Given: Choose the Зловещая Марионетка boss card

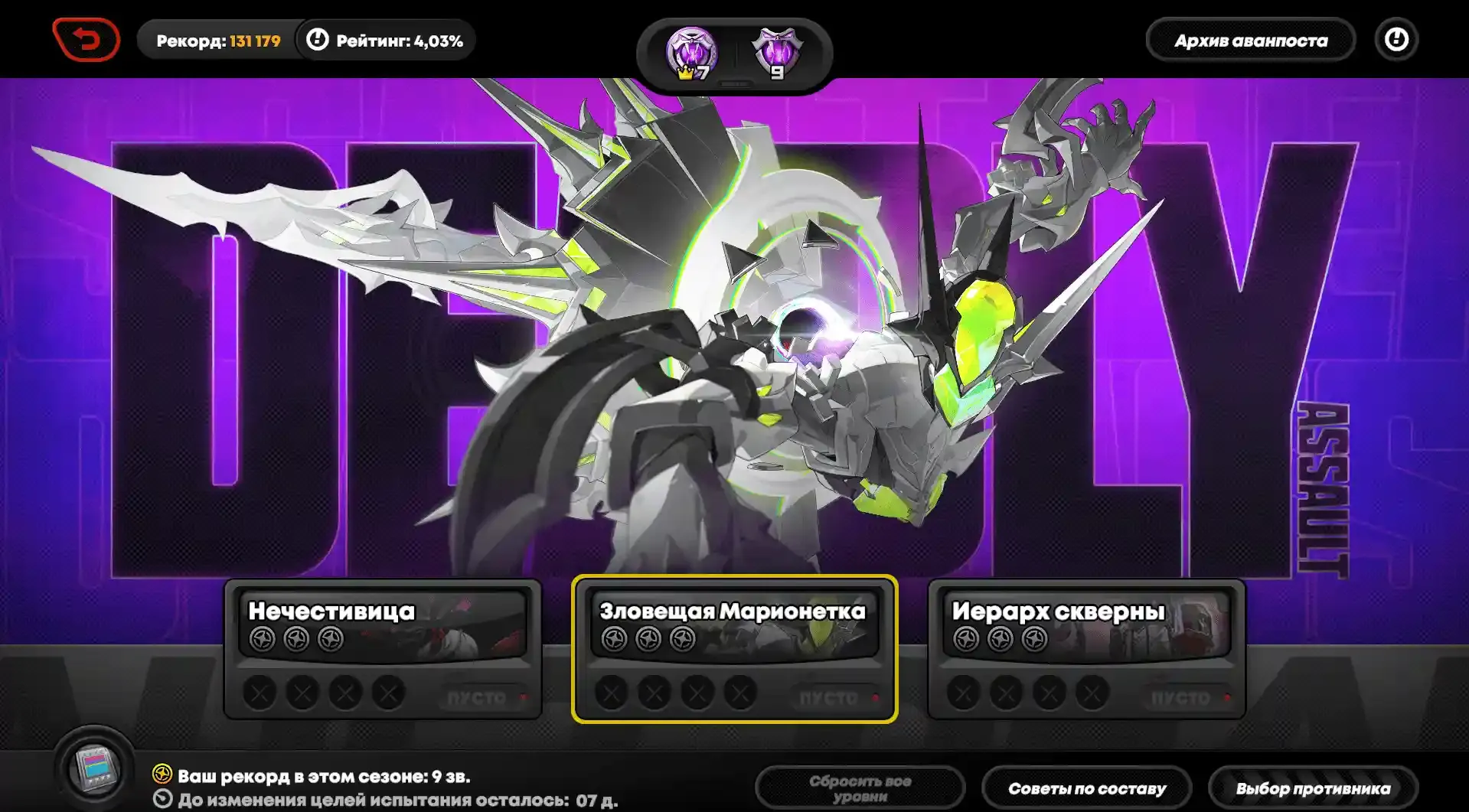Looking at the screenshot, I should (734, 647).
